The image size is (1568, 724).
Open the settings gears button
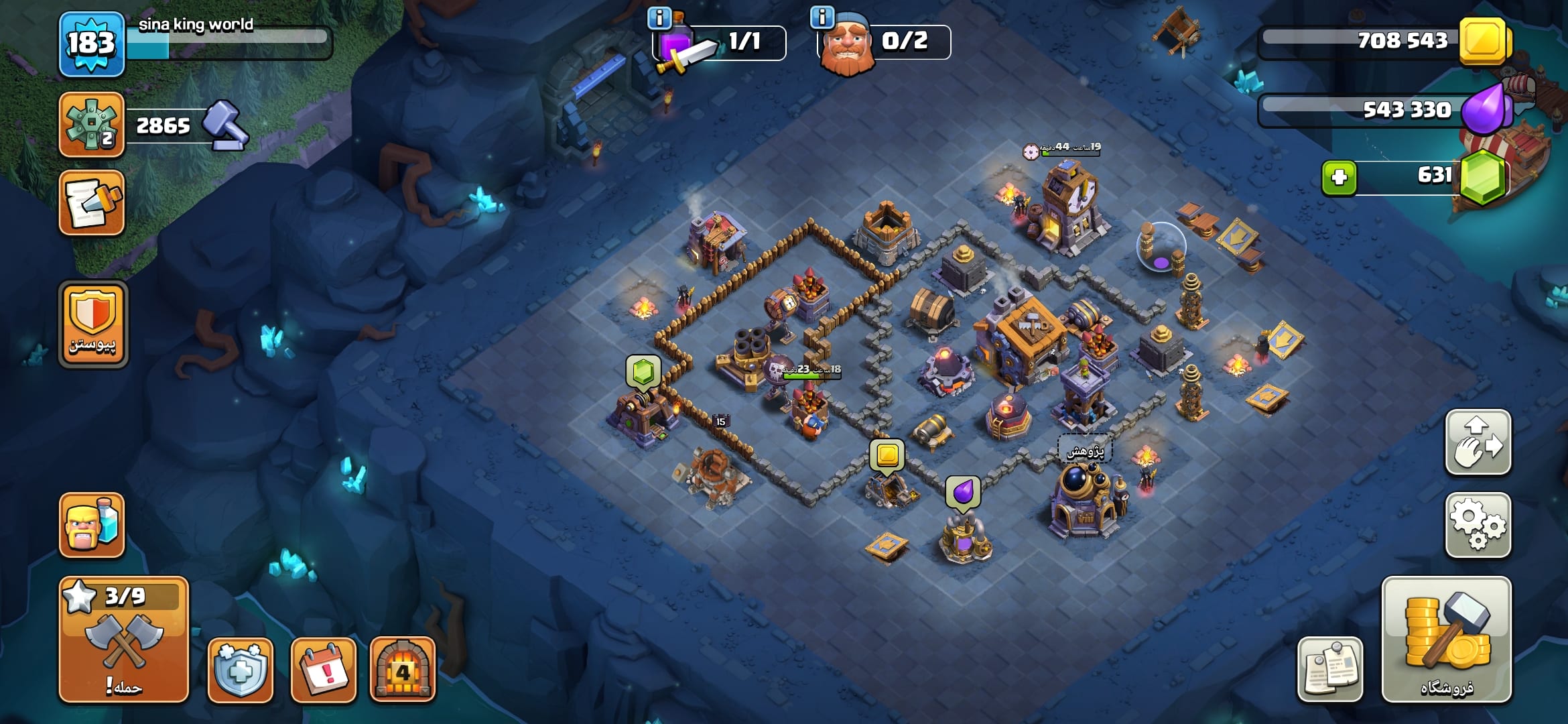[x=1478, y=525]
